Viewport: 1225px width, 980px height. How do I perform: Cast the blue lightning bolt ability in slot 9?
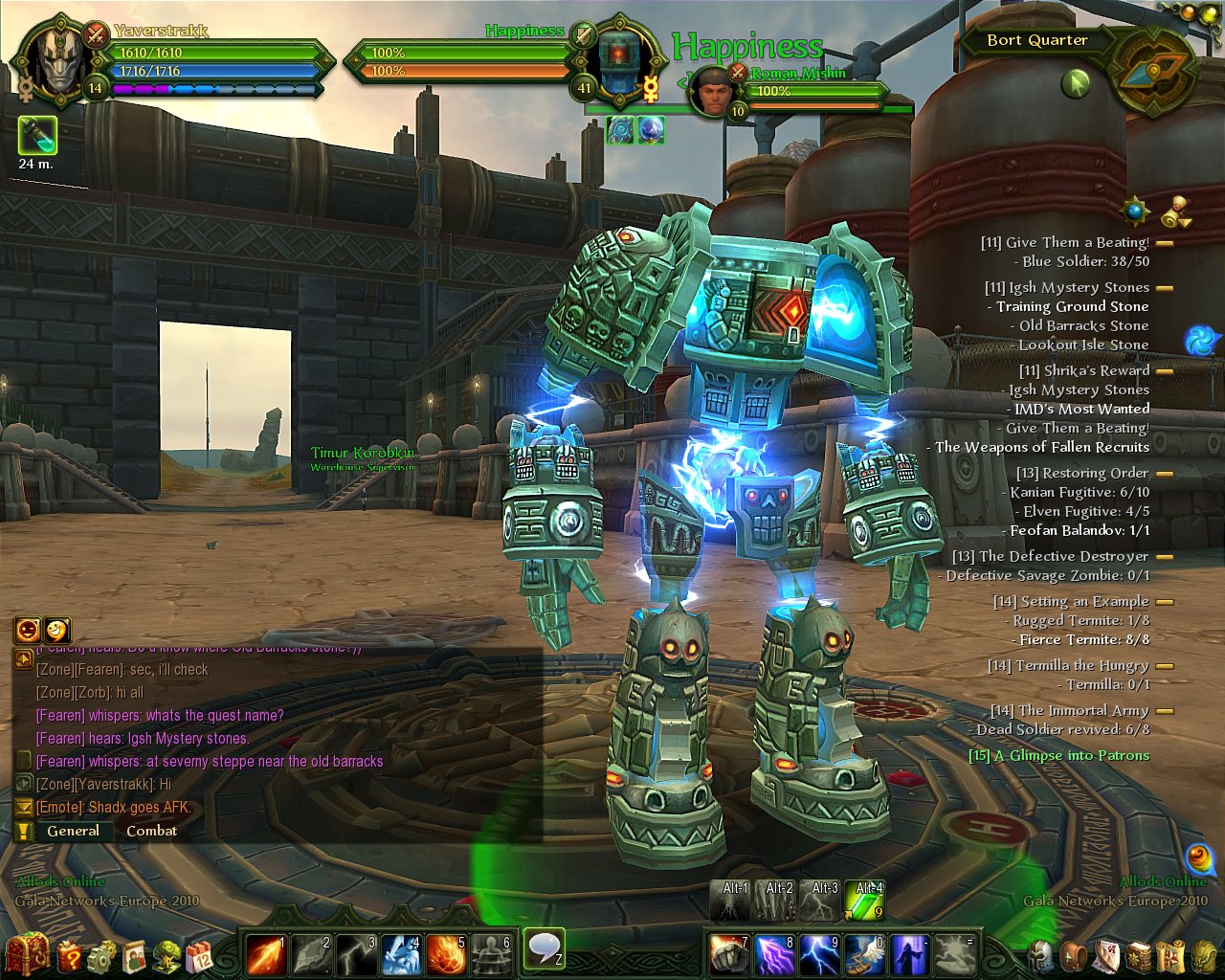coord(819,954)
